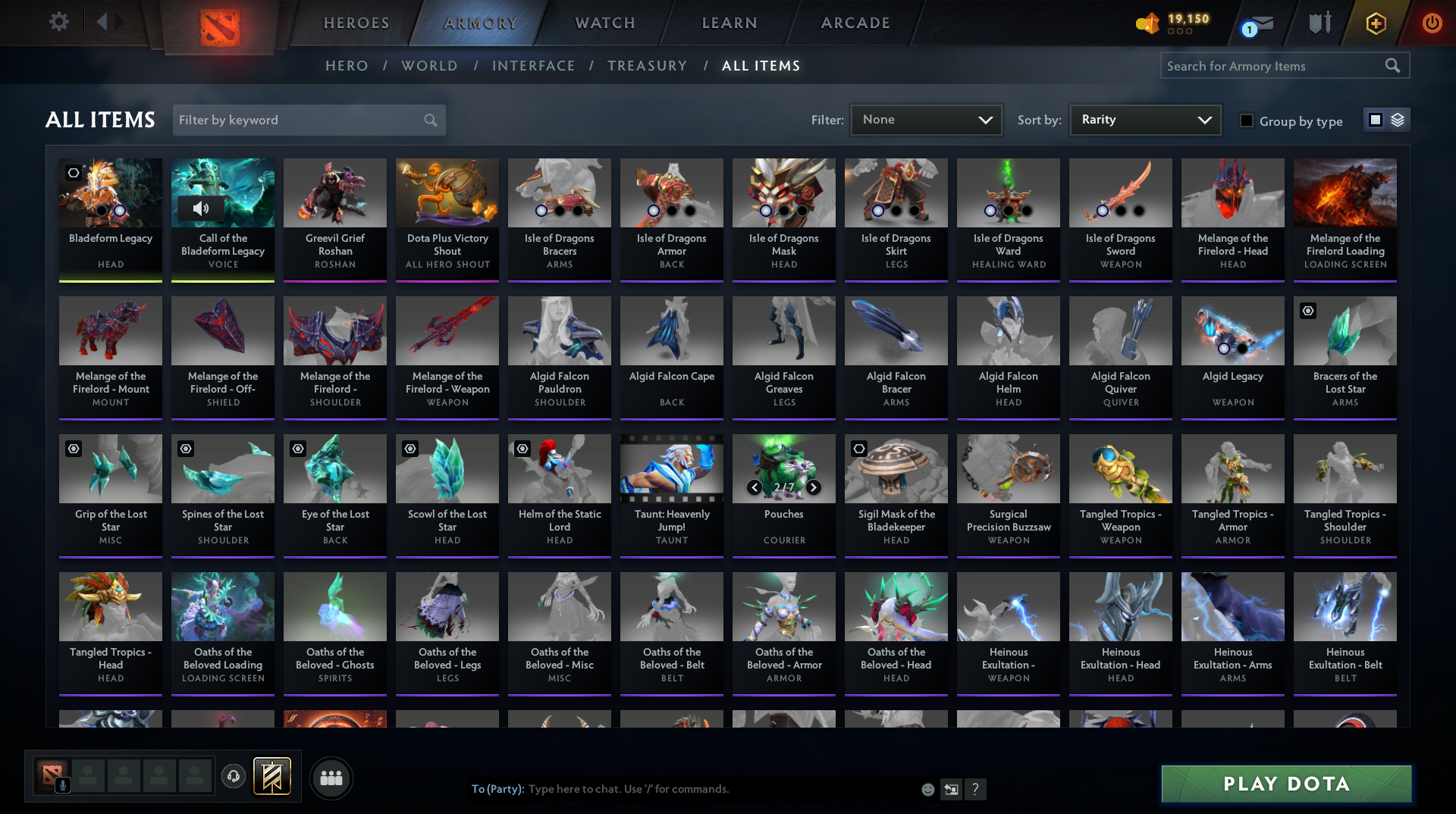The height and width of the screenshot is (814, 1456).
Task: Open the TREASURY section
Action: [648, 66]
